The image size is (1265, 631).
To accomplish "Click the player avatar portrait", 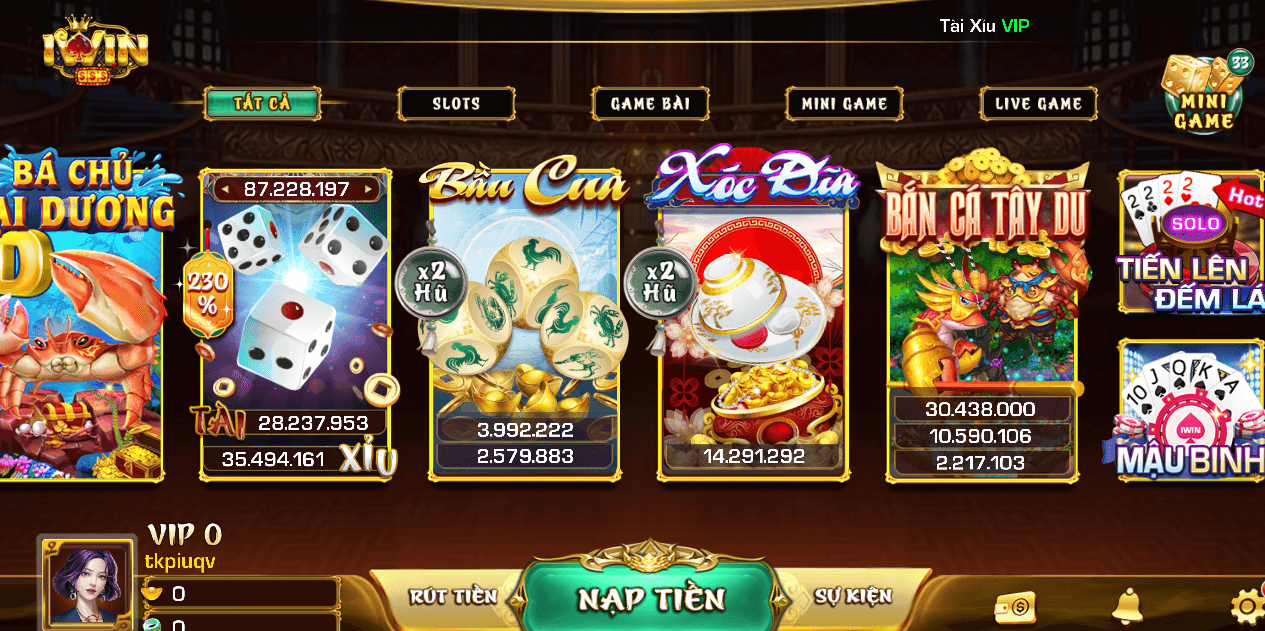I will tap(90, 585).
